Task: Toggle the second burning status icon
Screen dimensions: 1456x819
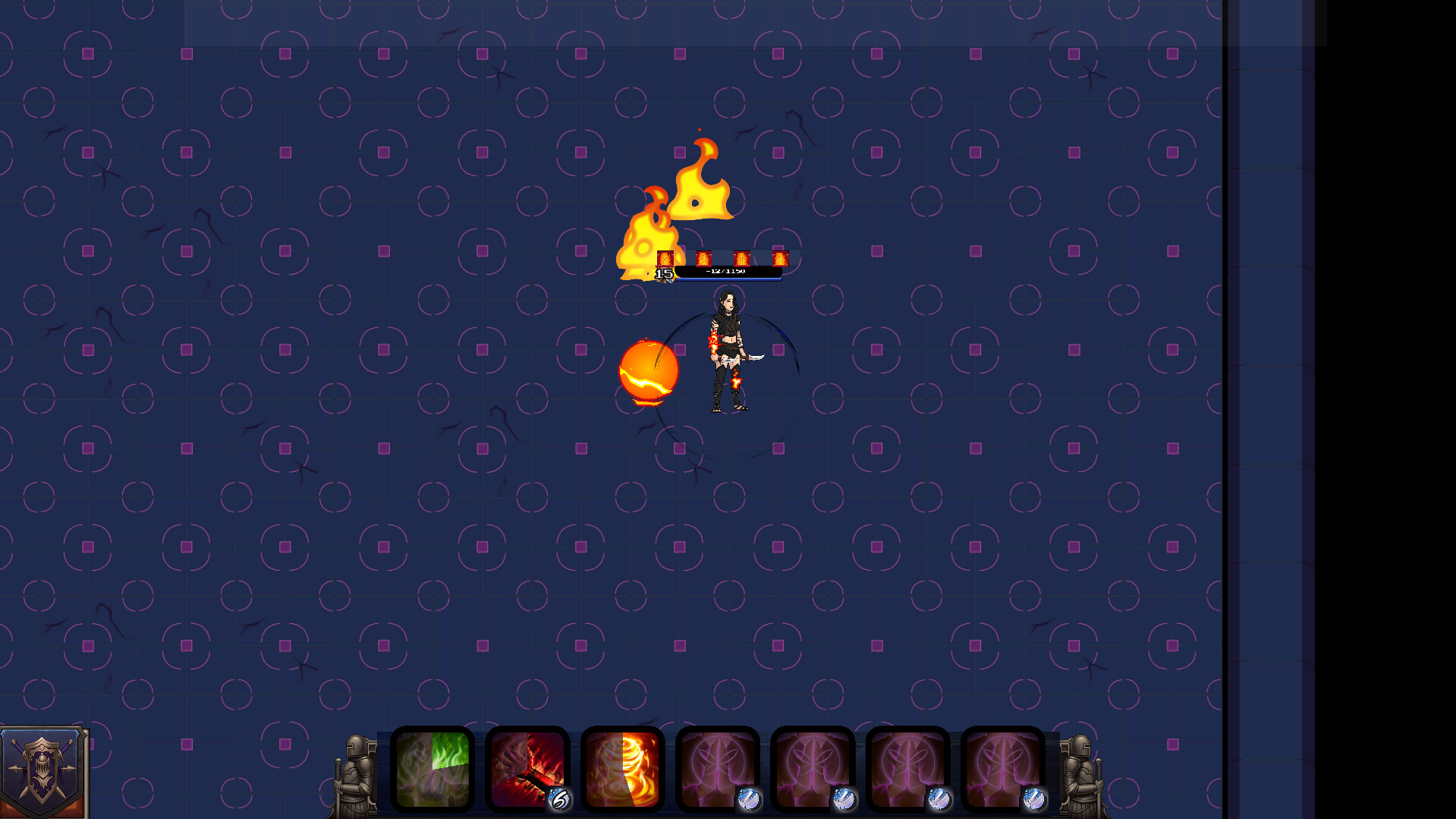Action: point(703,258)
